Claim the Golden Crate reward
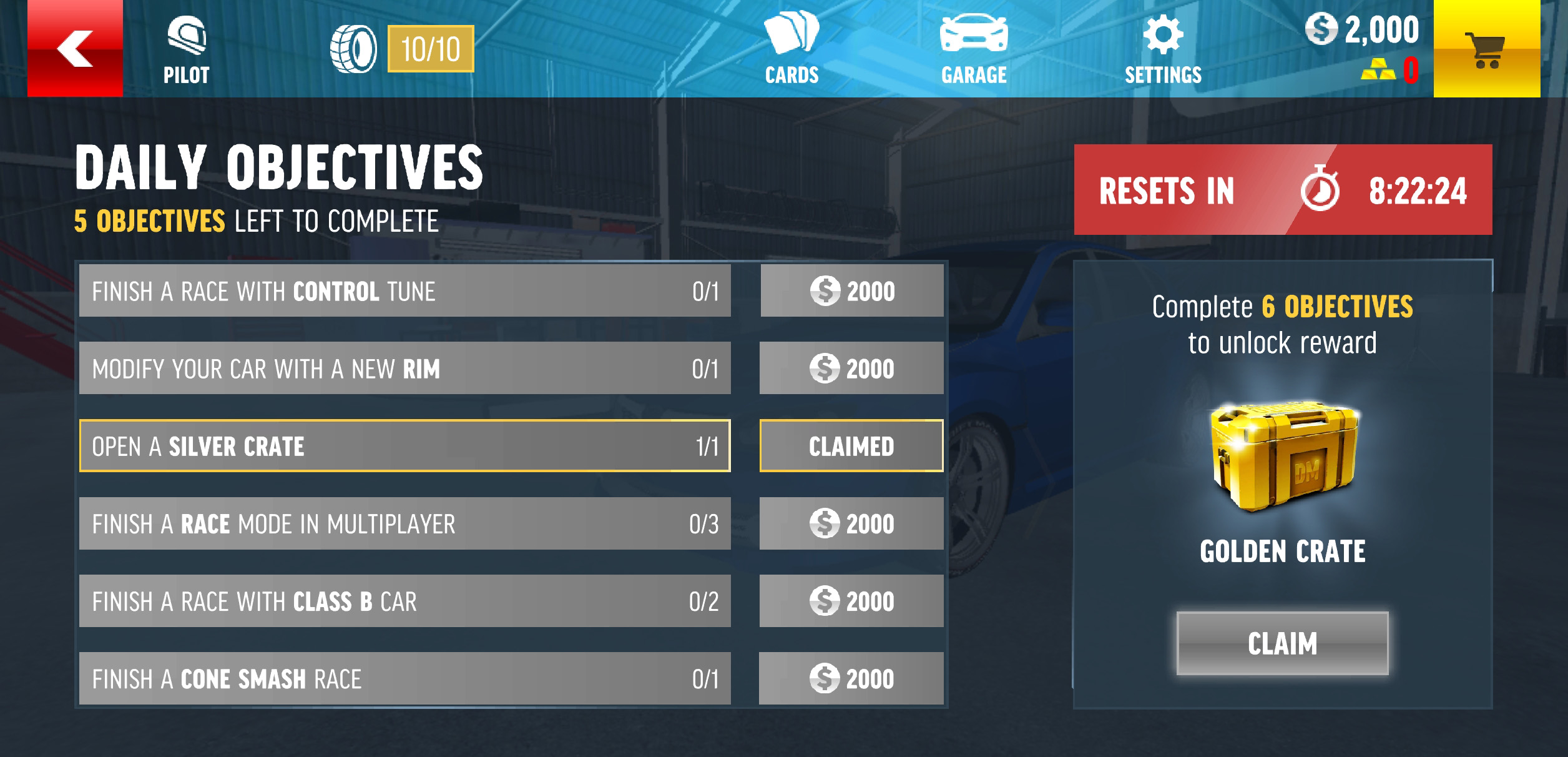 (1282, 643)
